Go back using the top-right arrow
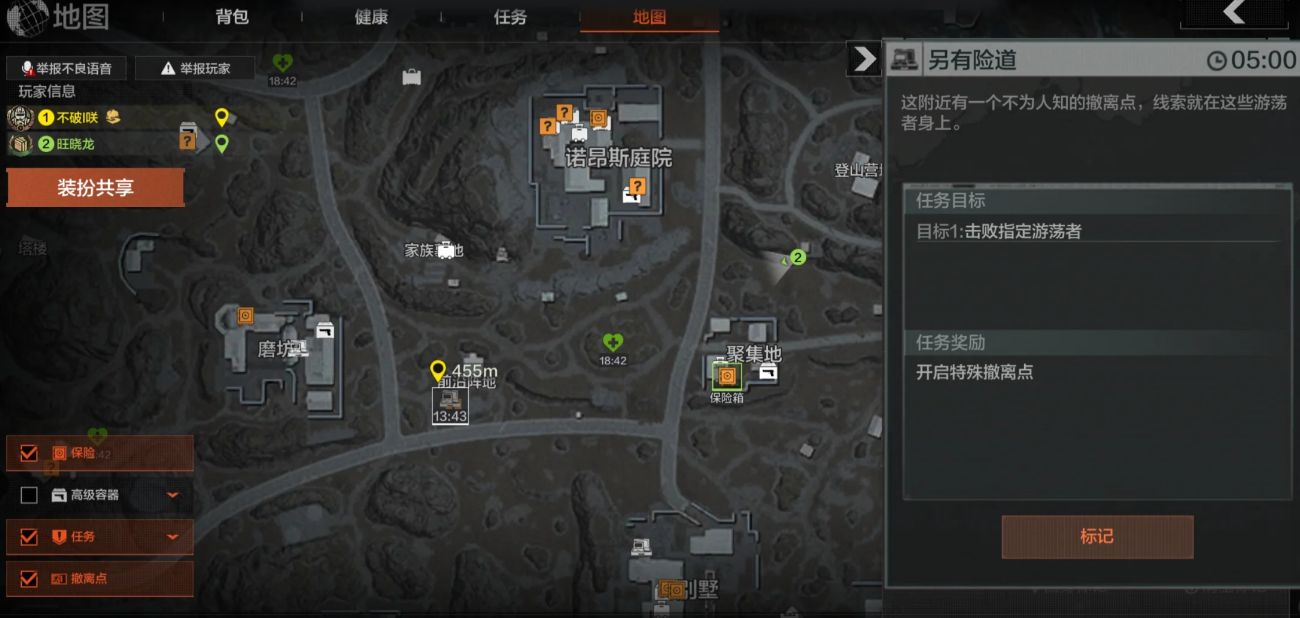Viewport: 1300px width, 618px height. 1234,13
